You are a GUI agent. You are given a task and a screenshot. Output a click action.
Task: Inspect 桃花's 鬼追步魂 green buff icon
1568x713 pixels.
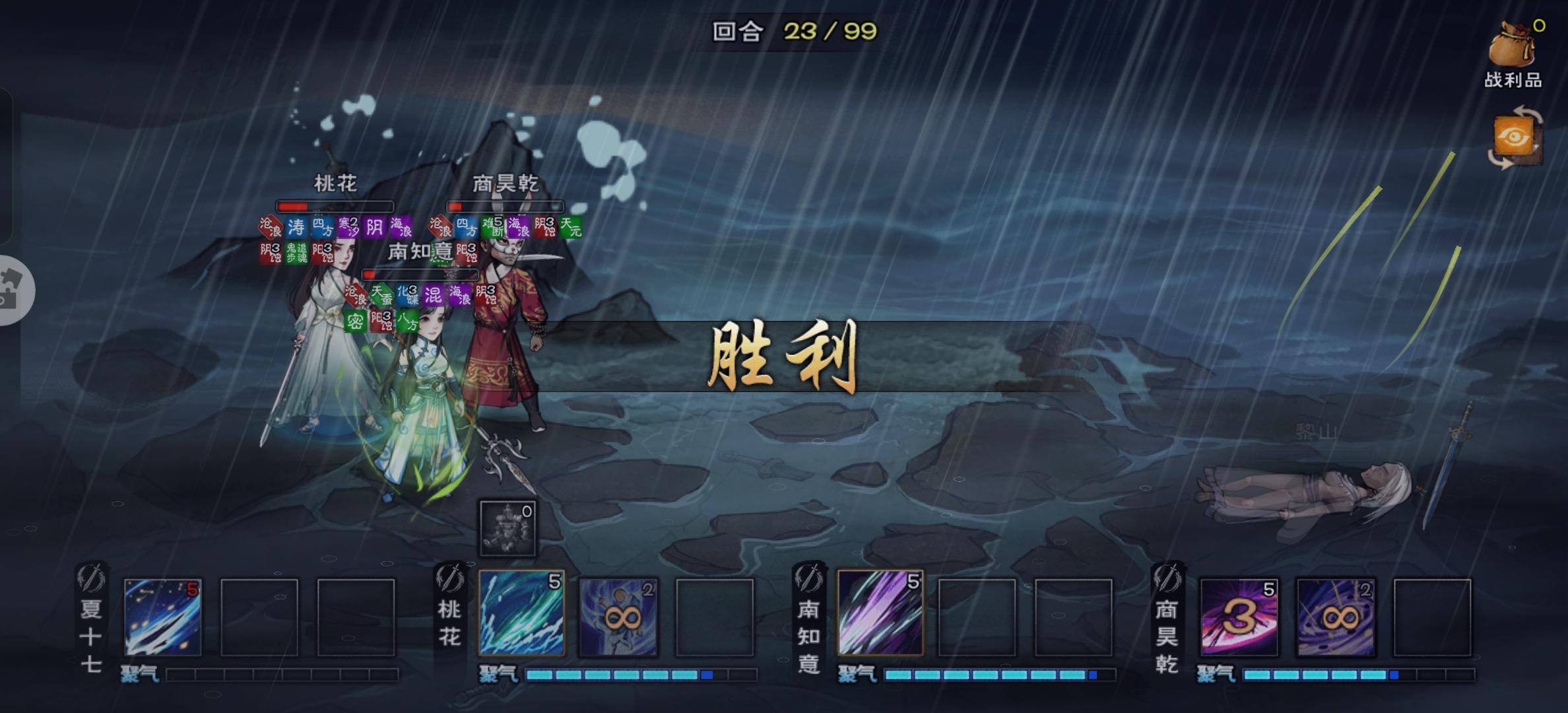point(296,253)
